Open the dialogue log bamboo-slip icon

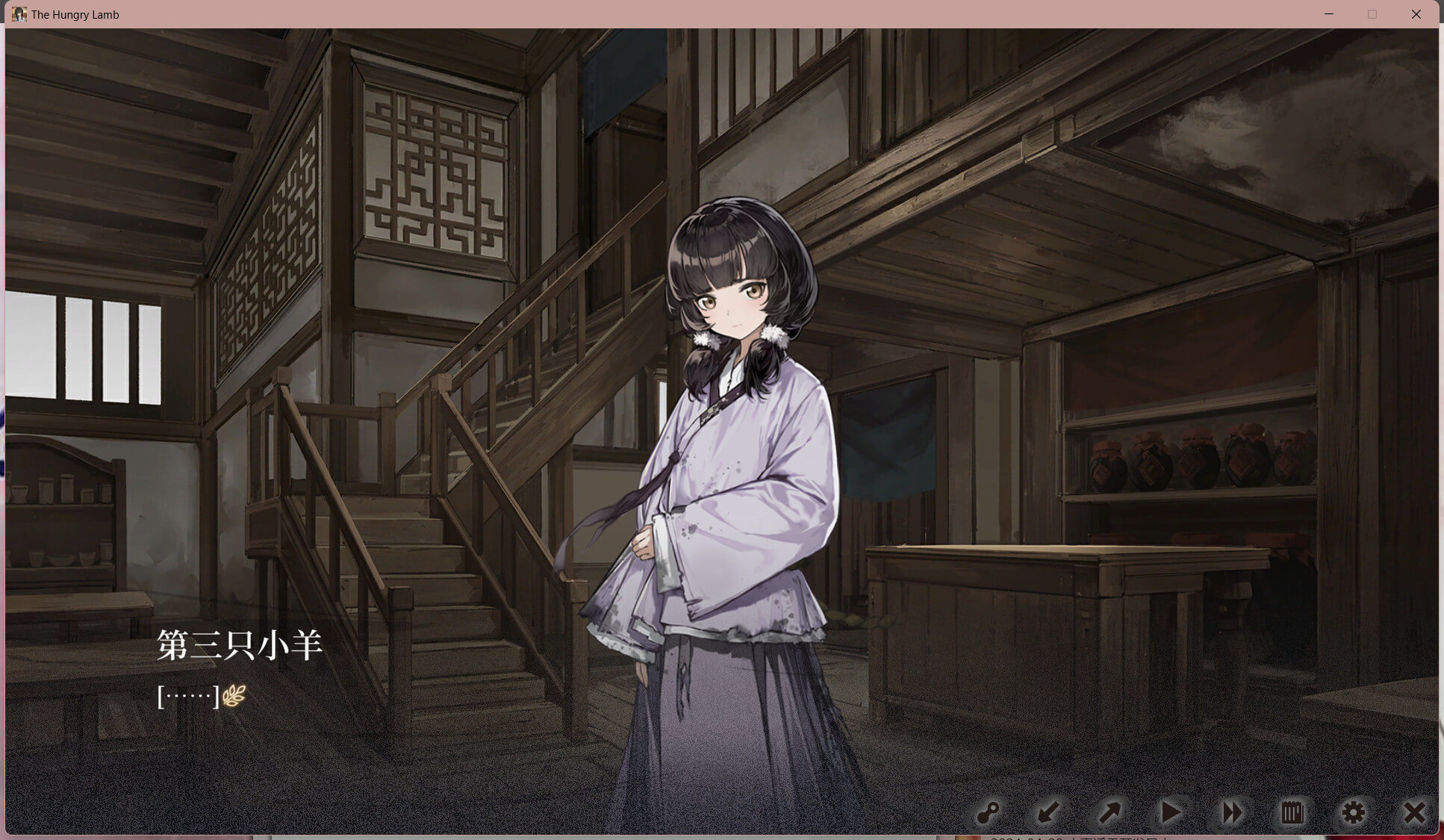point(1292,812)
